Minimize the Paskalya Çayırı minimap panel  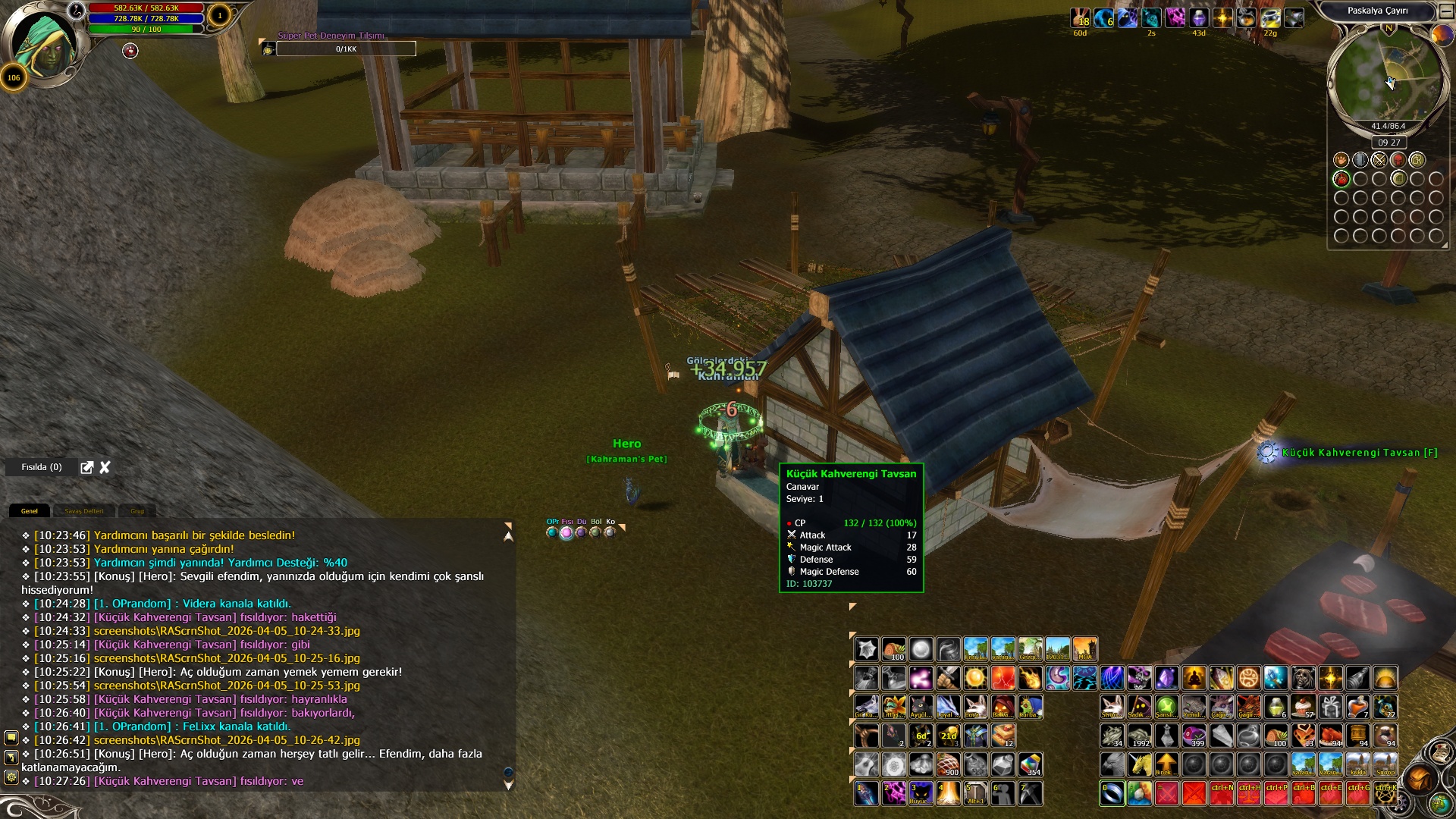(1446, 11)
